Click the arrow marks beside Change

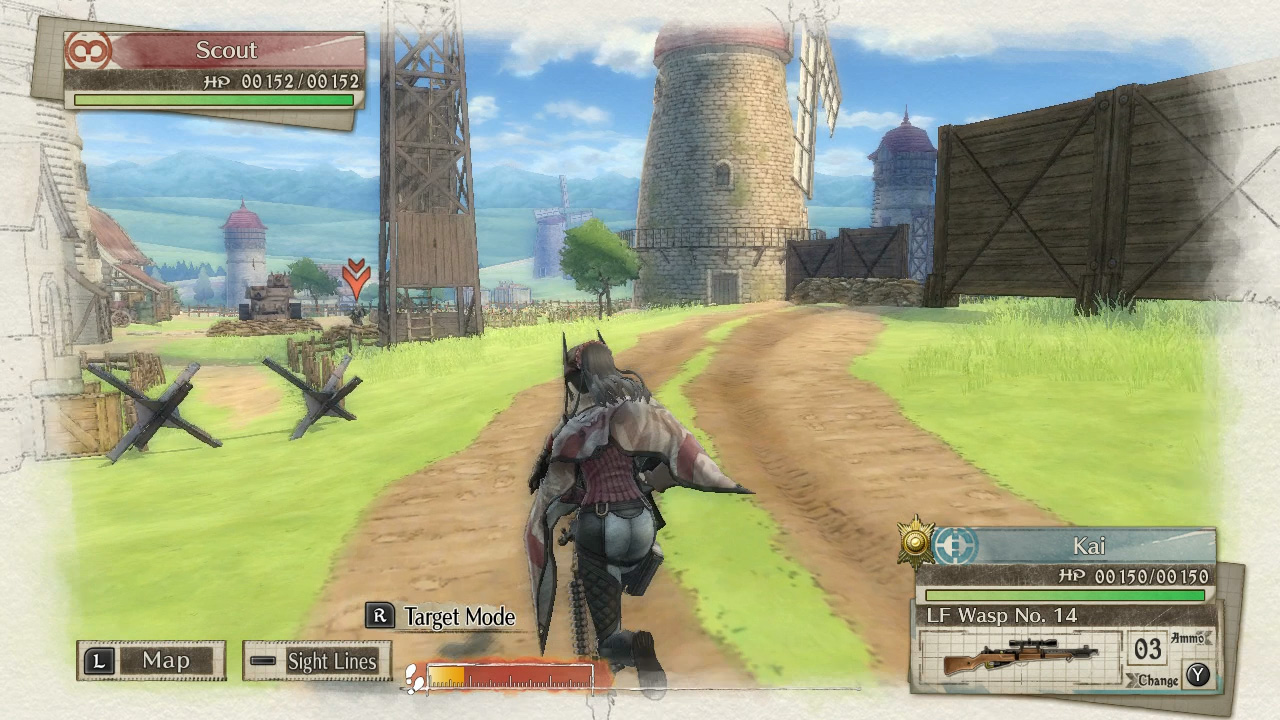click(1133, 679)
